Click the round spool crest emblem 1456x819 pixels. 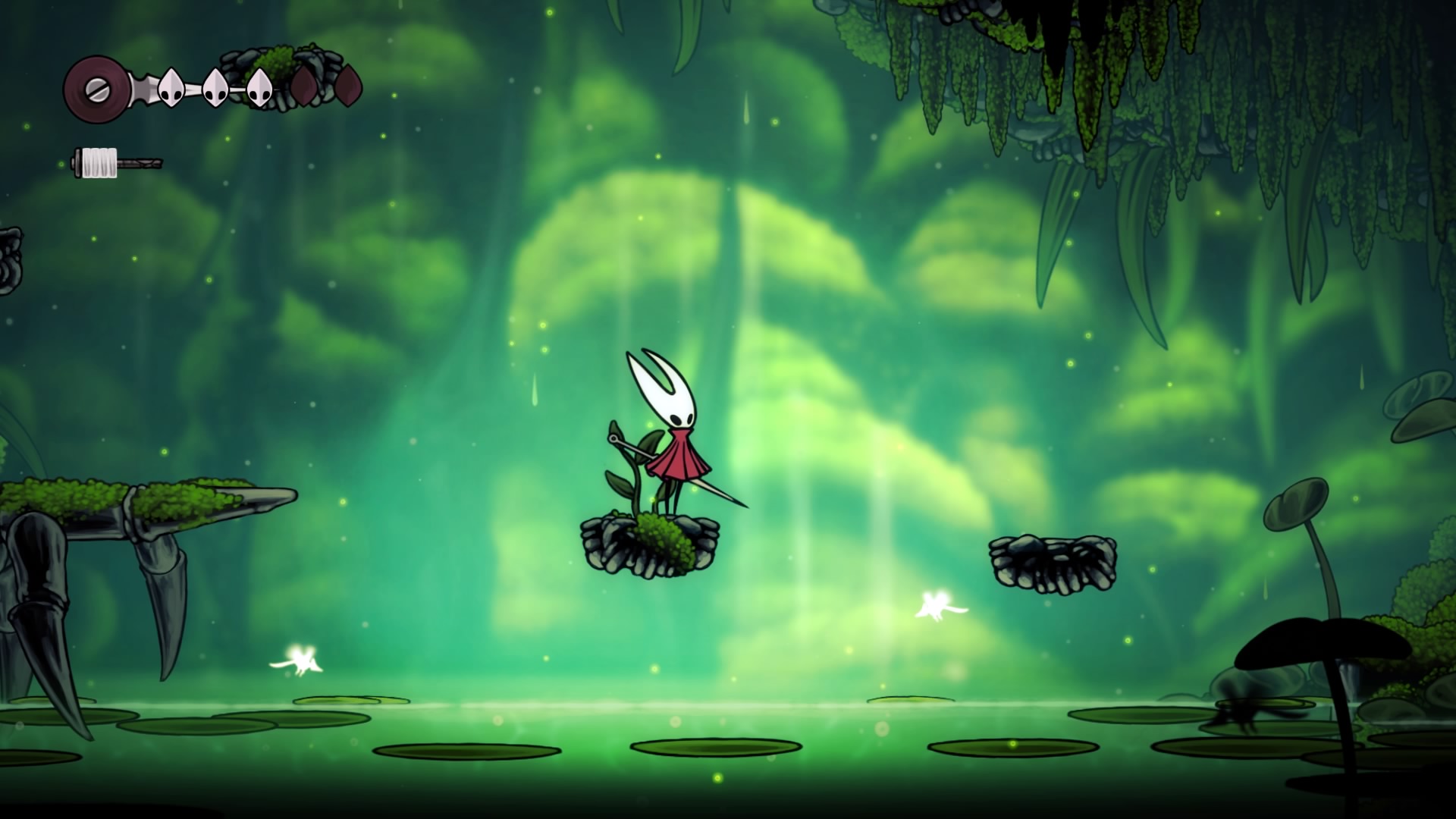96,89
